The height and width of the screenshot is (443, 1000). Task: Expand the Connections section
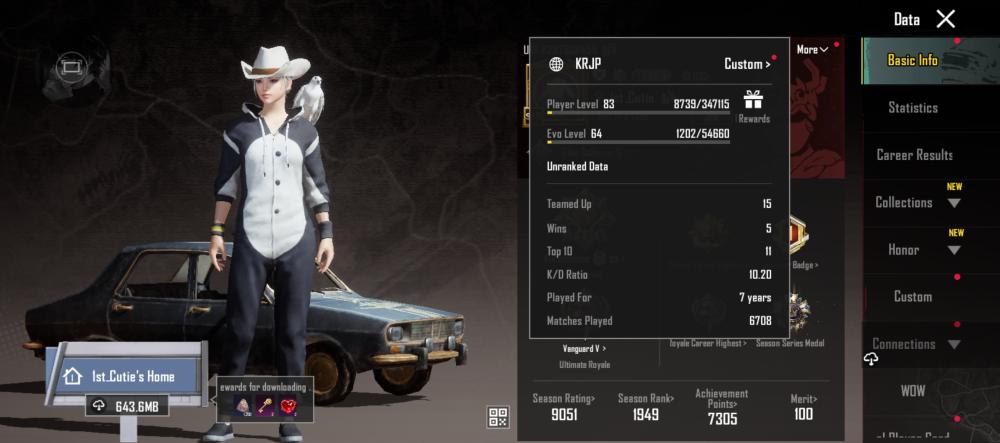pos(915,344)
